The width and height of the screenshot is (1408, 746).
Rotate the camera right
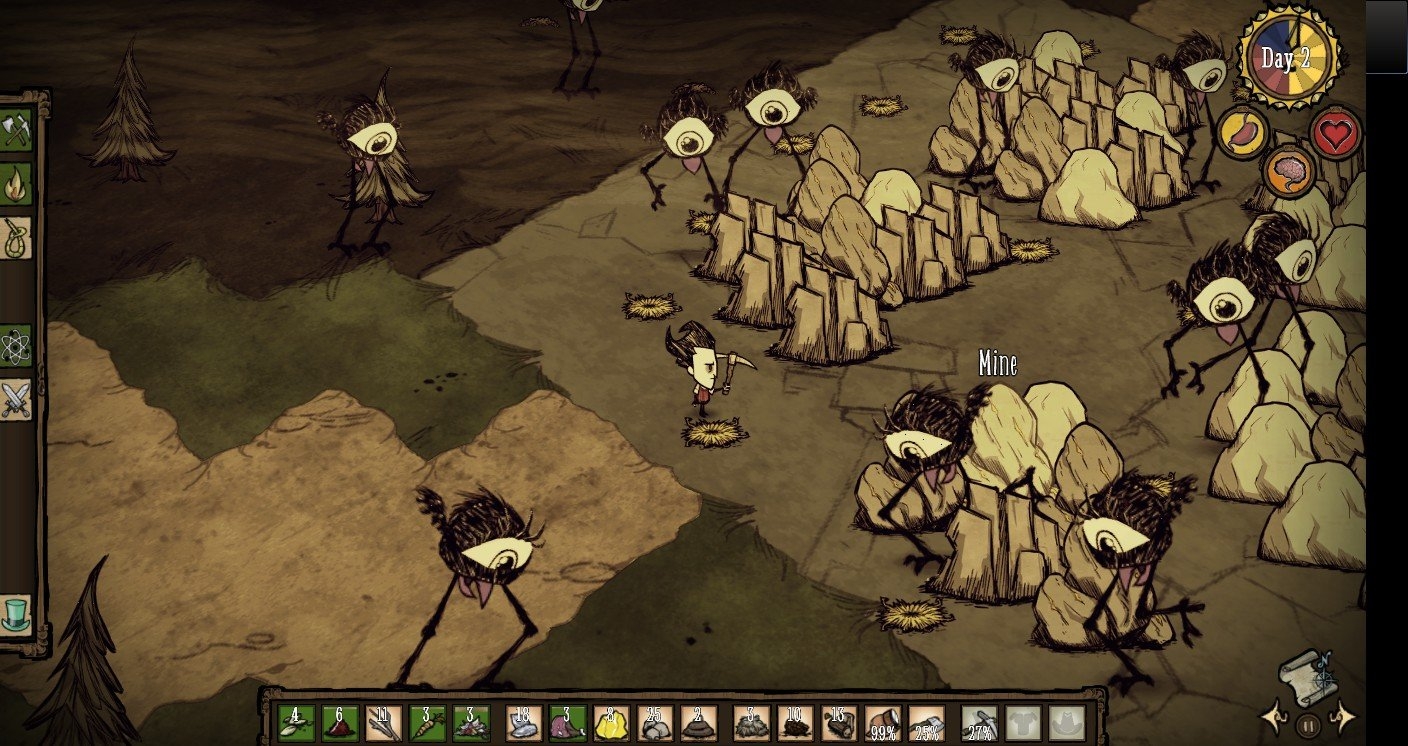coord(1342,717)
